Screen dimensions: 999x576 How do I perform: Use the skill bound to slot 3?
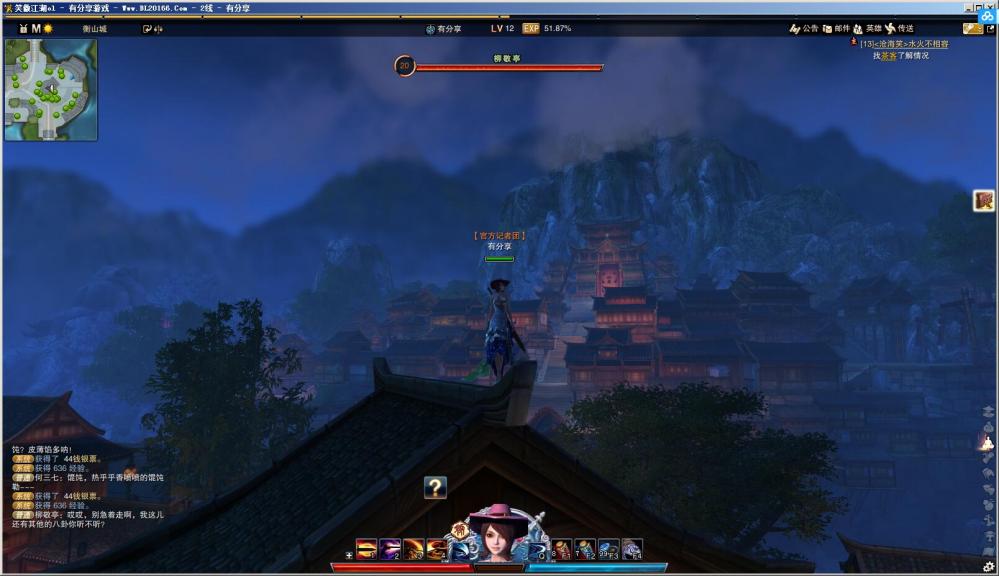pyautogui.click(x=413, y=549)
